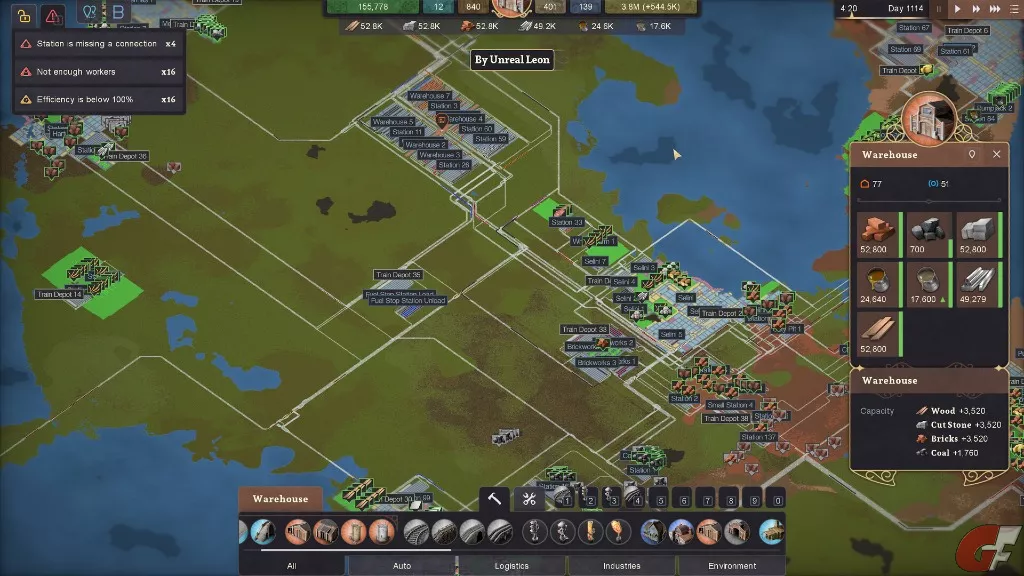The width and height of the screenshot is (1024, 576).
Task: Select the All build category tab
Action: 291,566
